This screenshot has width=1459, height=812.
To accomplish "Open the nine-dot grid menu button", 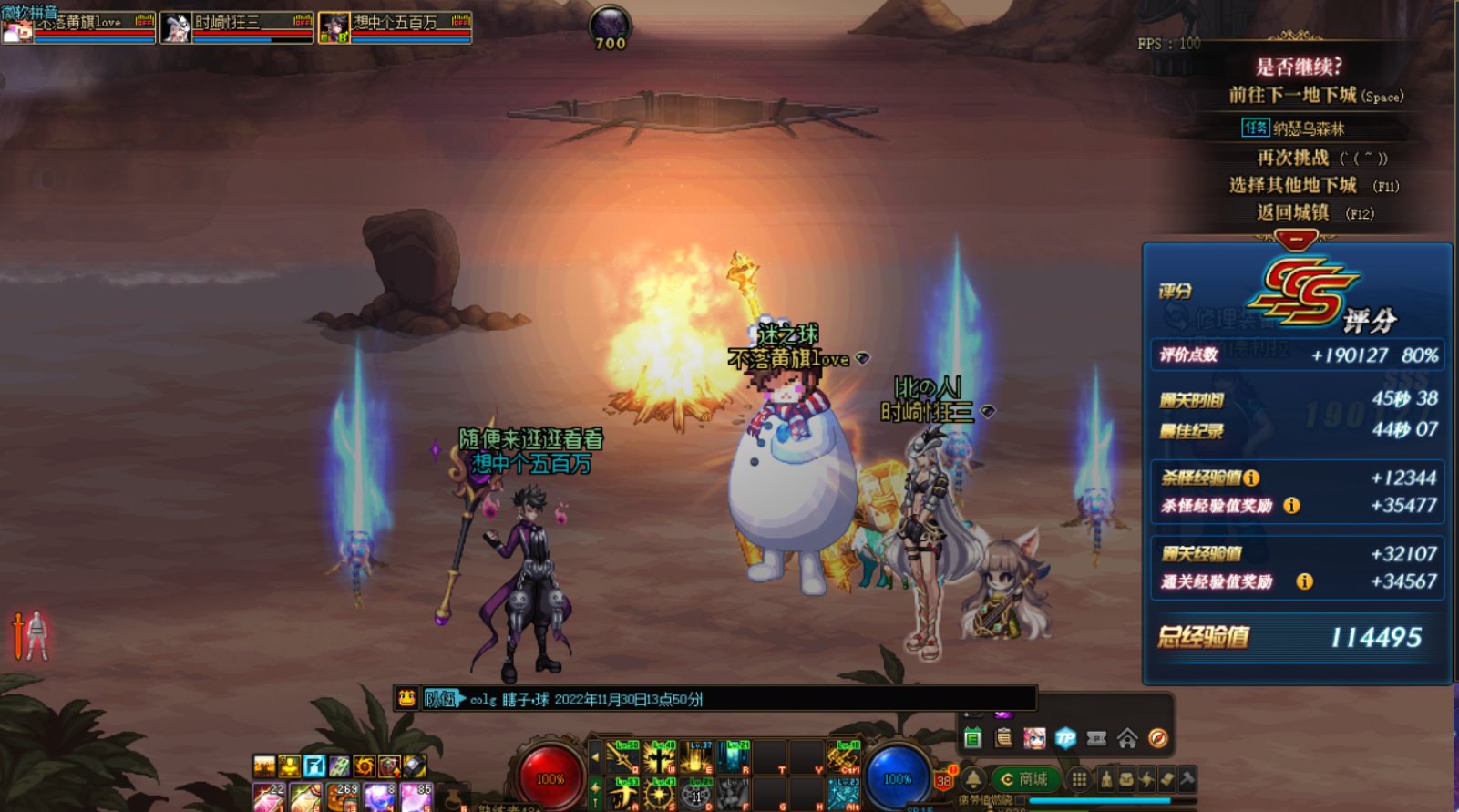I will (1079, 779).
